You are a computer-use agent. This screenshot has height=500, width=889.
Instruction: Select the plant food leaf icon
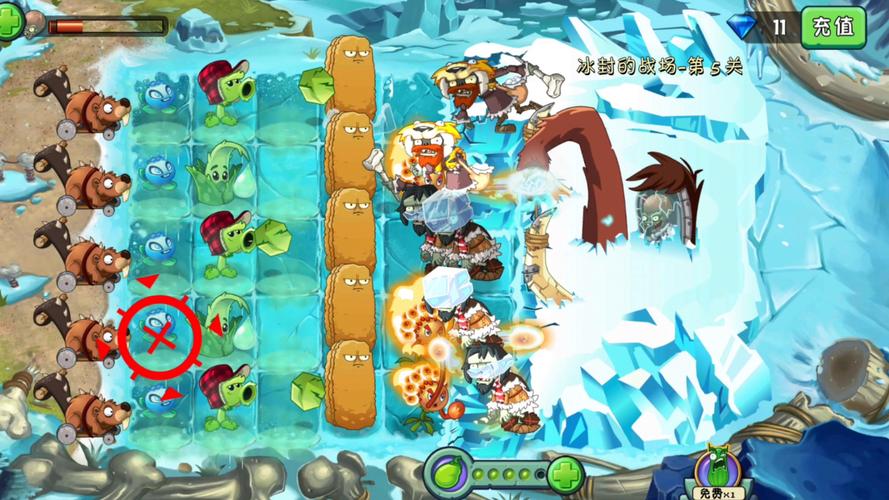(446, 470)
